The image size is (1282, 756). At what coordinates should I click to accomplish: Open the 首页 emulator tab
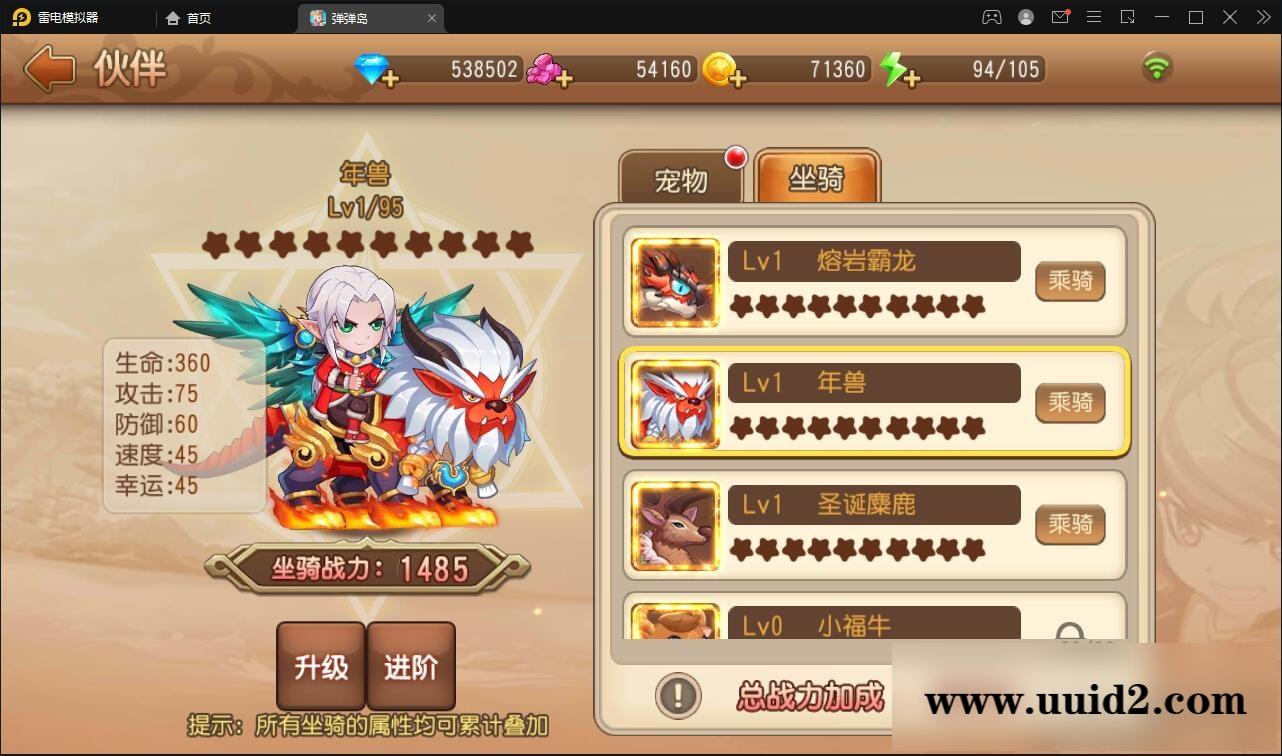click(188, 17)
